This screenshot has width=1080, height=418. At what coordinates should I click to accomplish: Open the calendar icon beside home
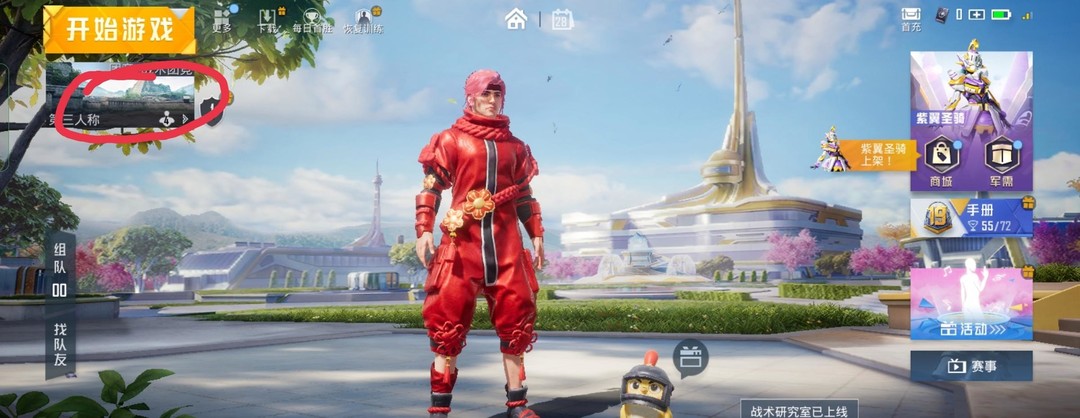pos(562,18)
